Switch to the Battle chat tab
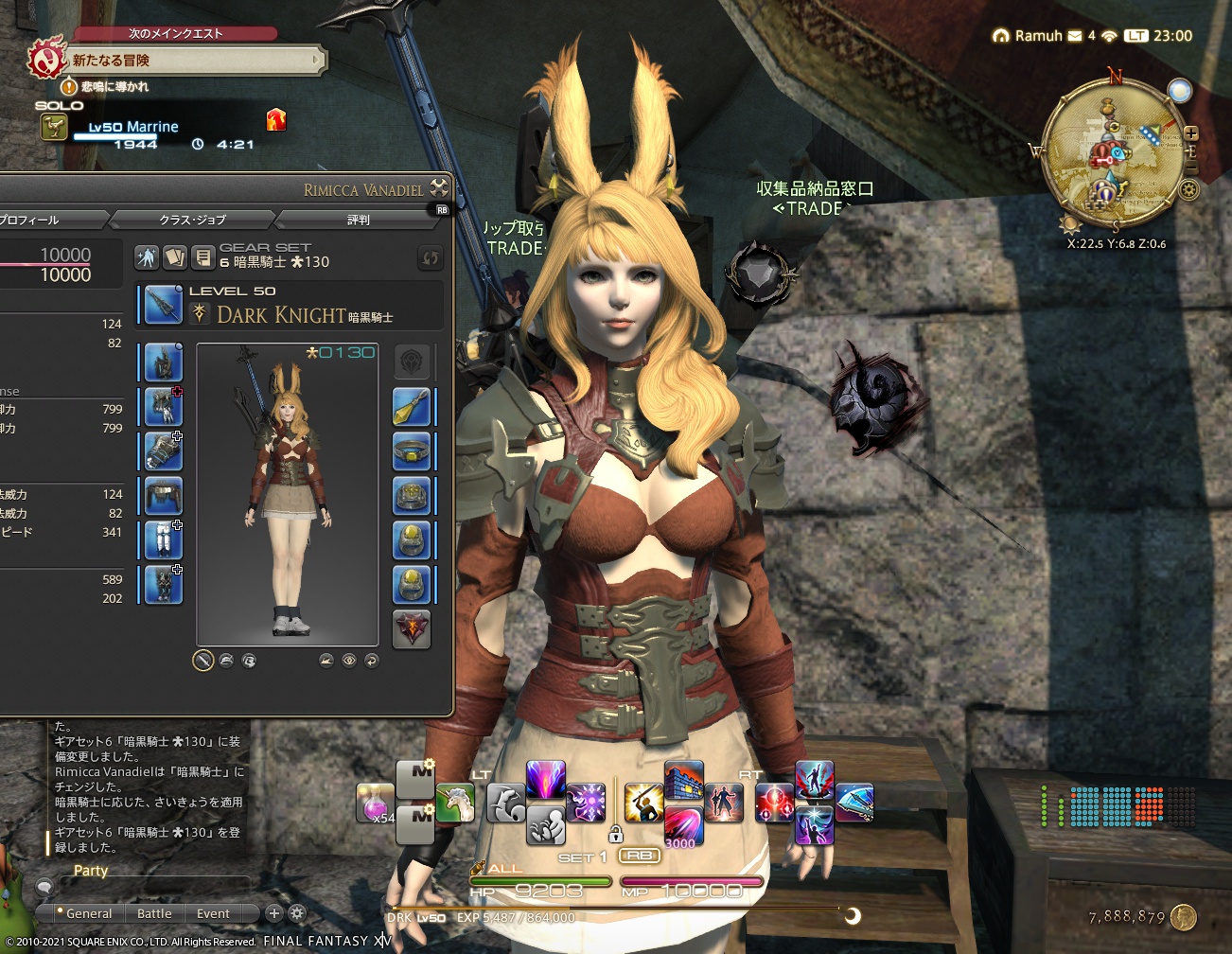 (x=153, y=913)
